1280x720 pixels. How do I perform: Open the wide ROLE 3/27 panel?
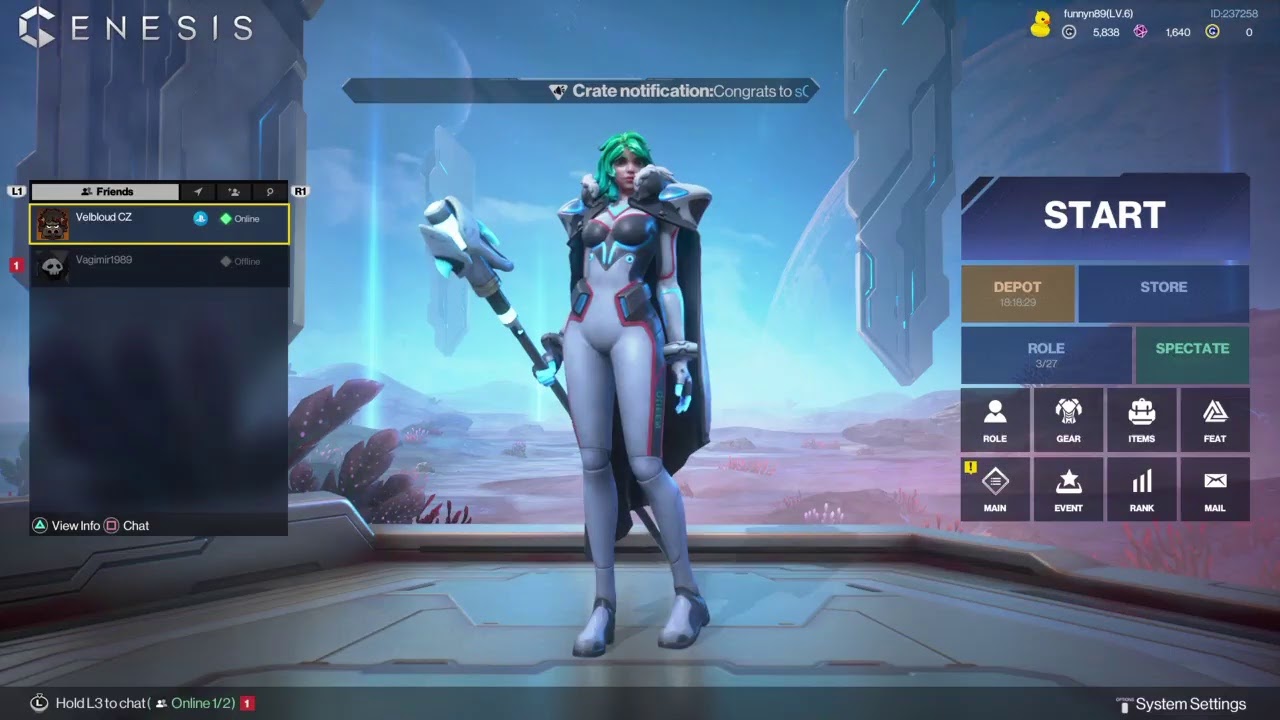coord(1046,355)
